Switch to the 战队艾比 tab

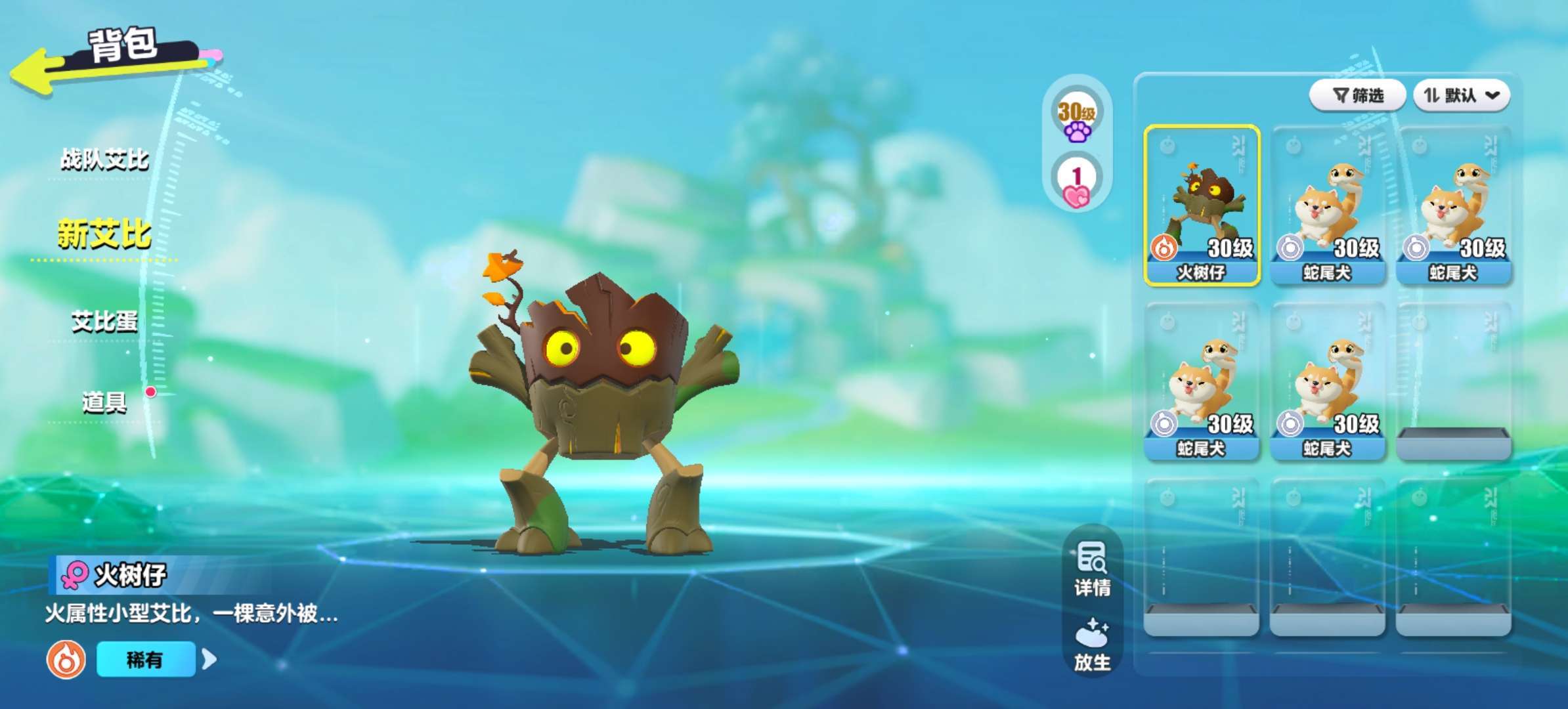(105, 160)
